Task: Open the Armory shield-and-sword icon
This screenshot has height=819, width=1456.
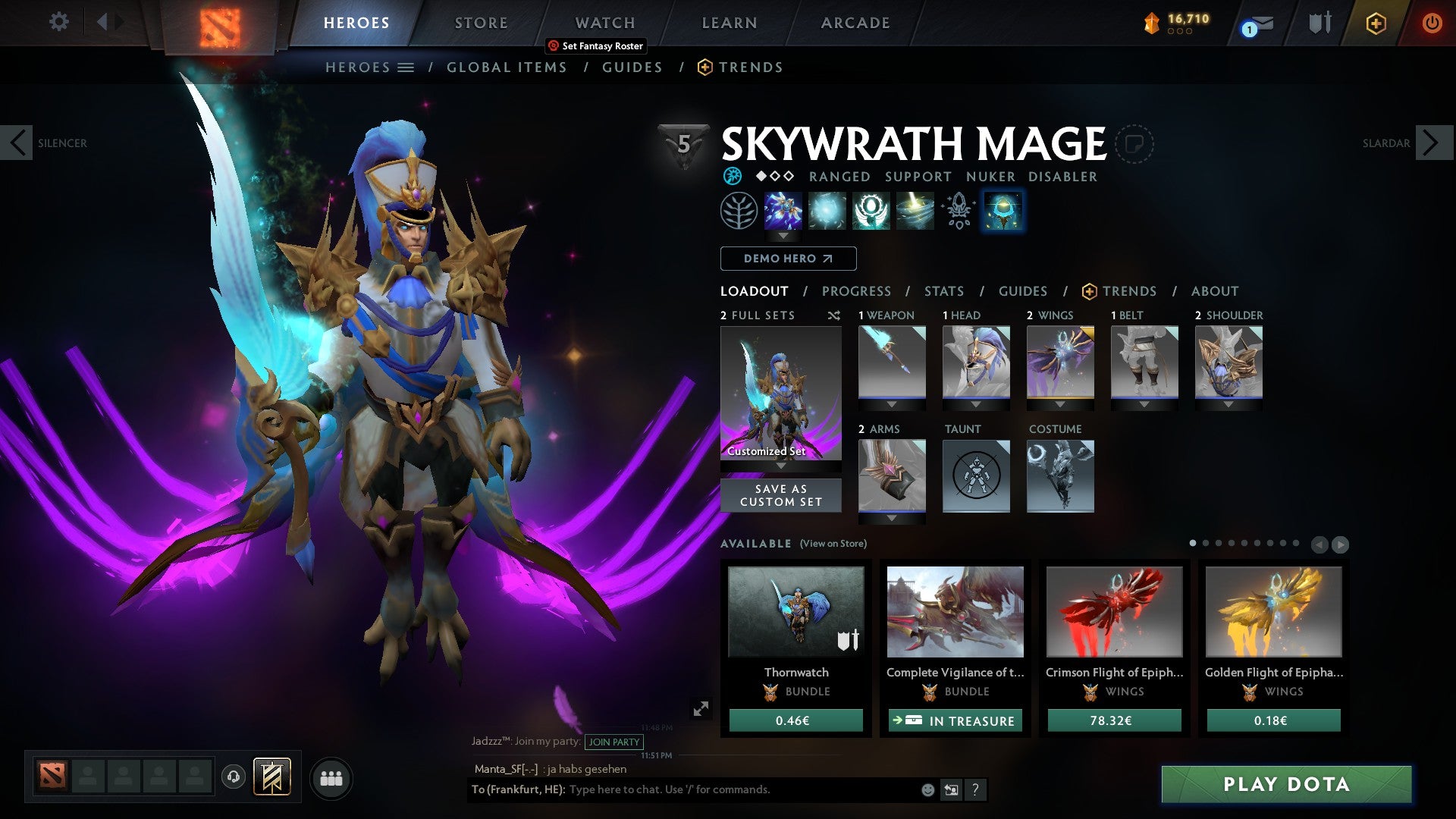Action: tap(1319, 24)
